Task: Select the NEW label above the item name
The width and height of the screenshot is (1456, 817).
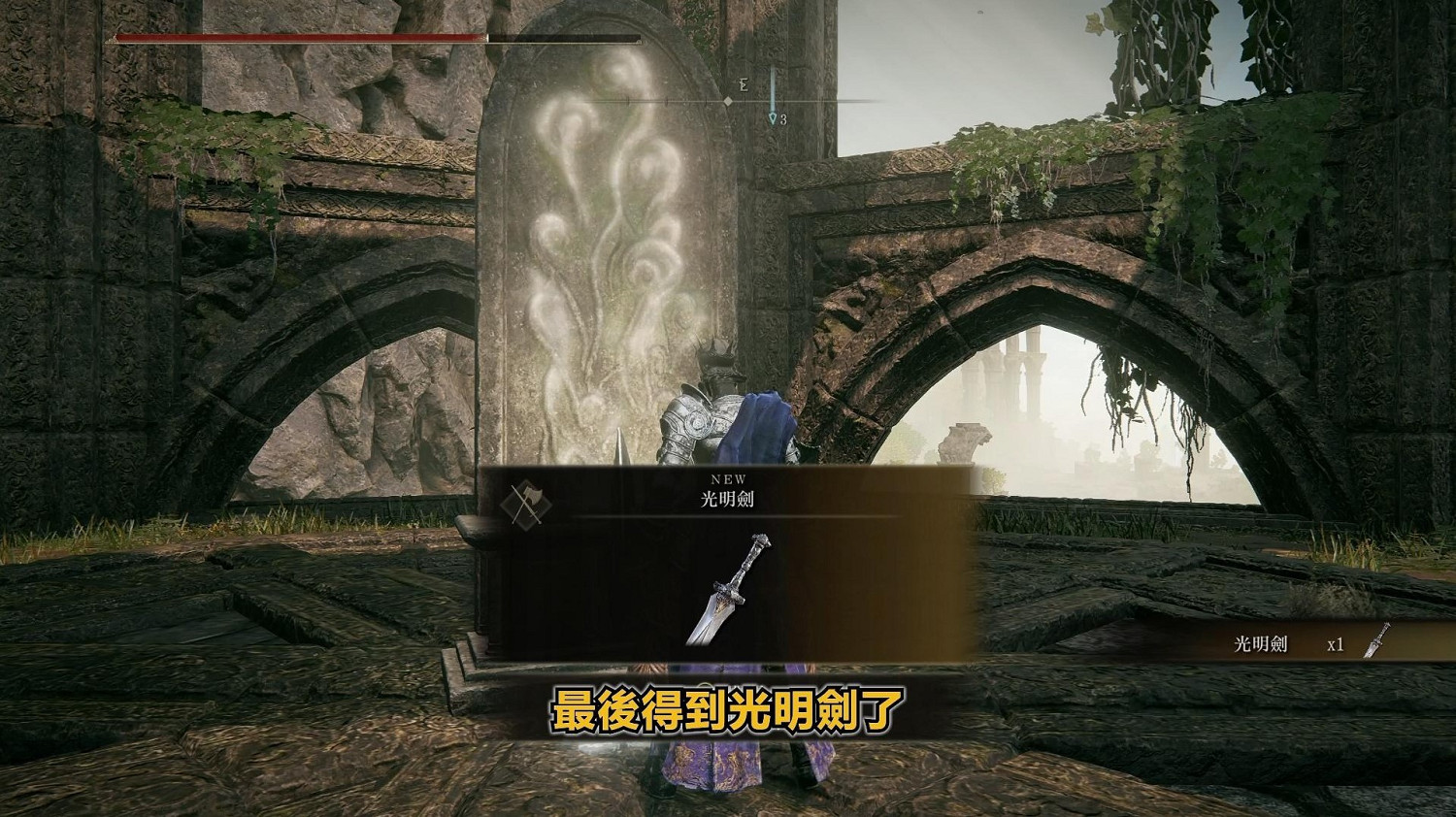Action: (x=728, y=477)
